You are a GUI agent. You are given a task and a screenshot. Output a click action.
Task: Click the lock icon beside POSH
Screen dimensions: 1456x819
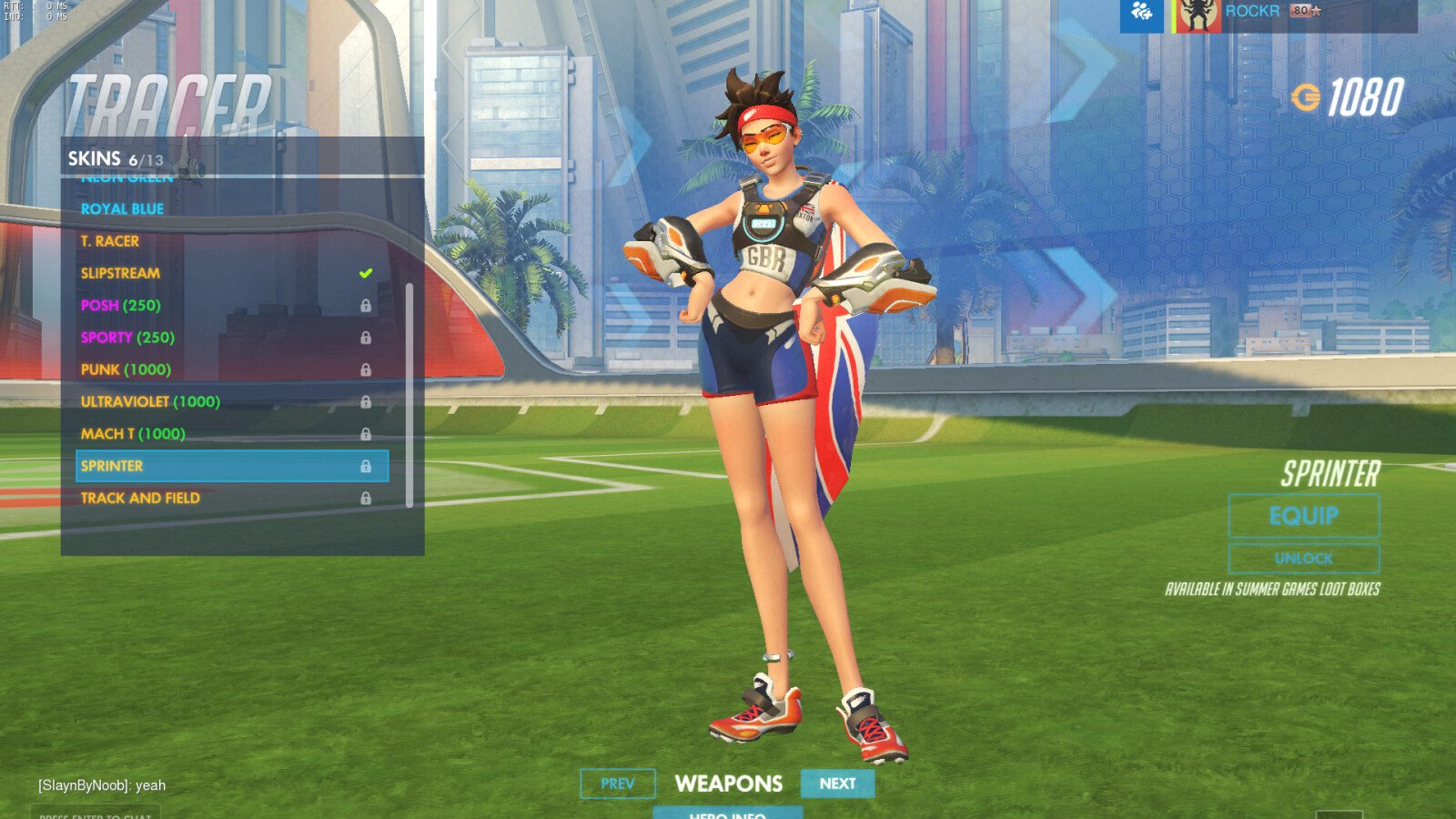[367, 305]
